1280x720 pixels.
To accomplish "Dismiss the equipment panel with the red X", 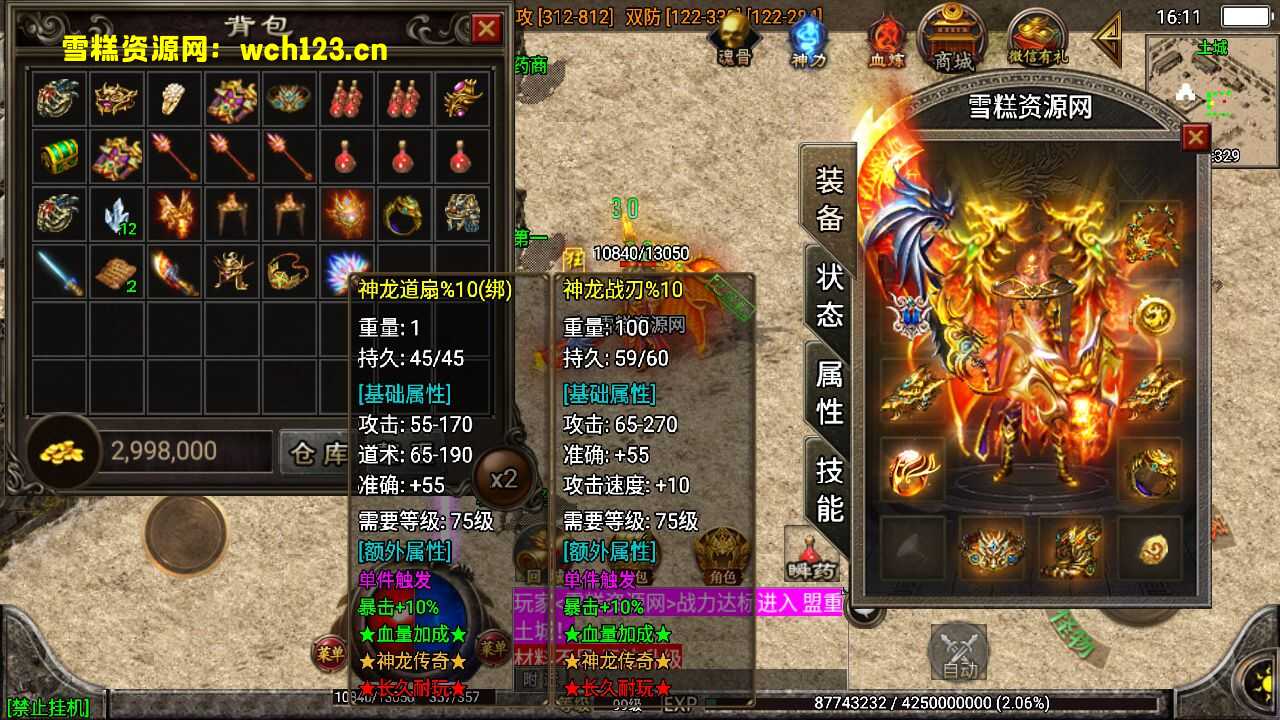I will [1197, 137].
